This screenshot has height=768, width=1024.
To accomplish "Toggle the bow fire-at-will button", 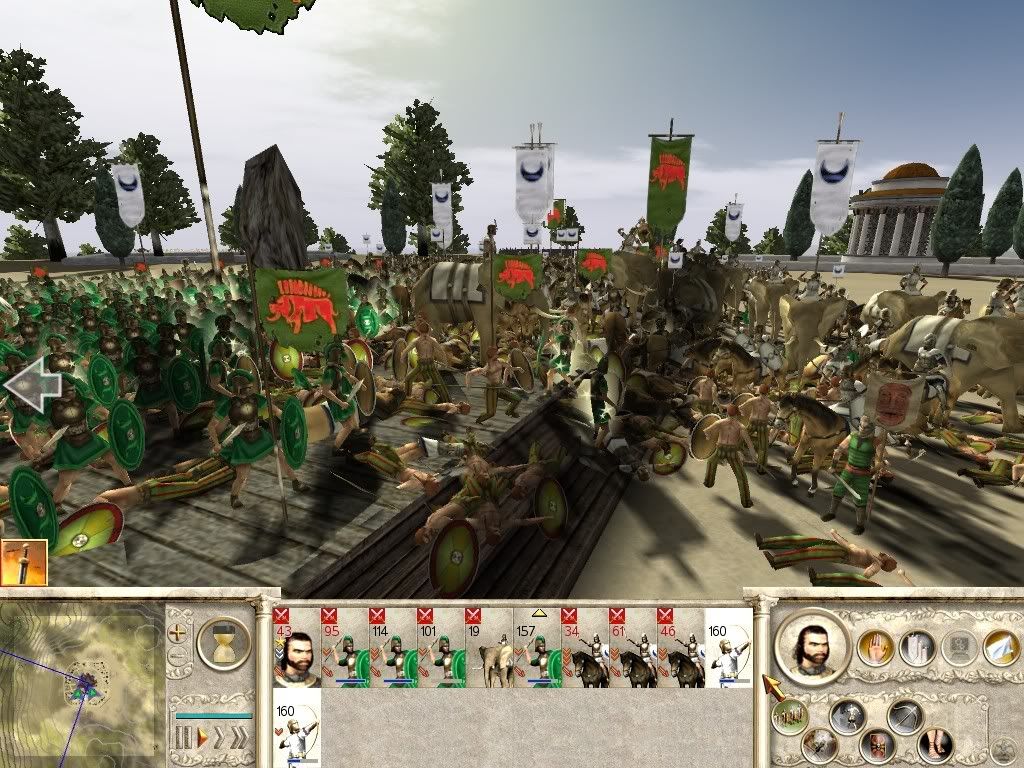I will (x=906, y=716).
